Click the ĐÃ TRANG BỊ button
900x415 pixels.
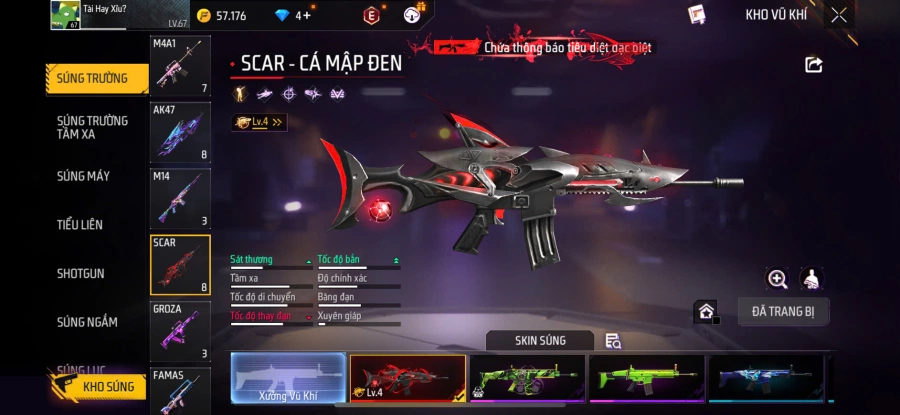click(x=783, y=311)
